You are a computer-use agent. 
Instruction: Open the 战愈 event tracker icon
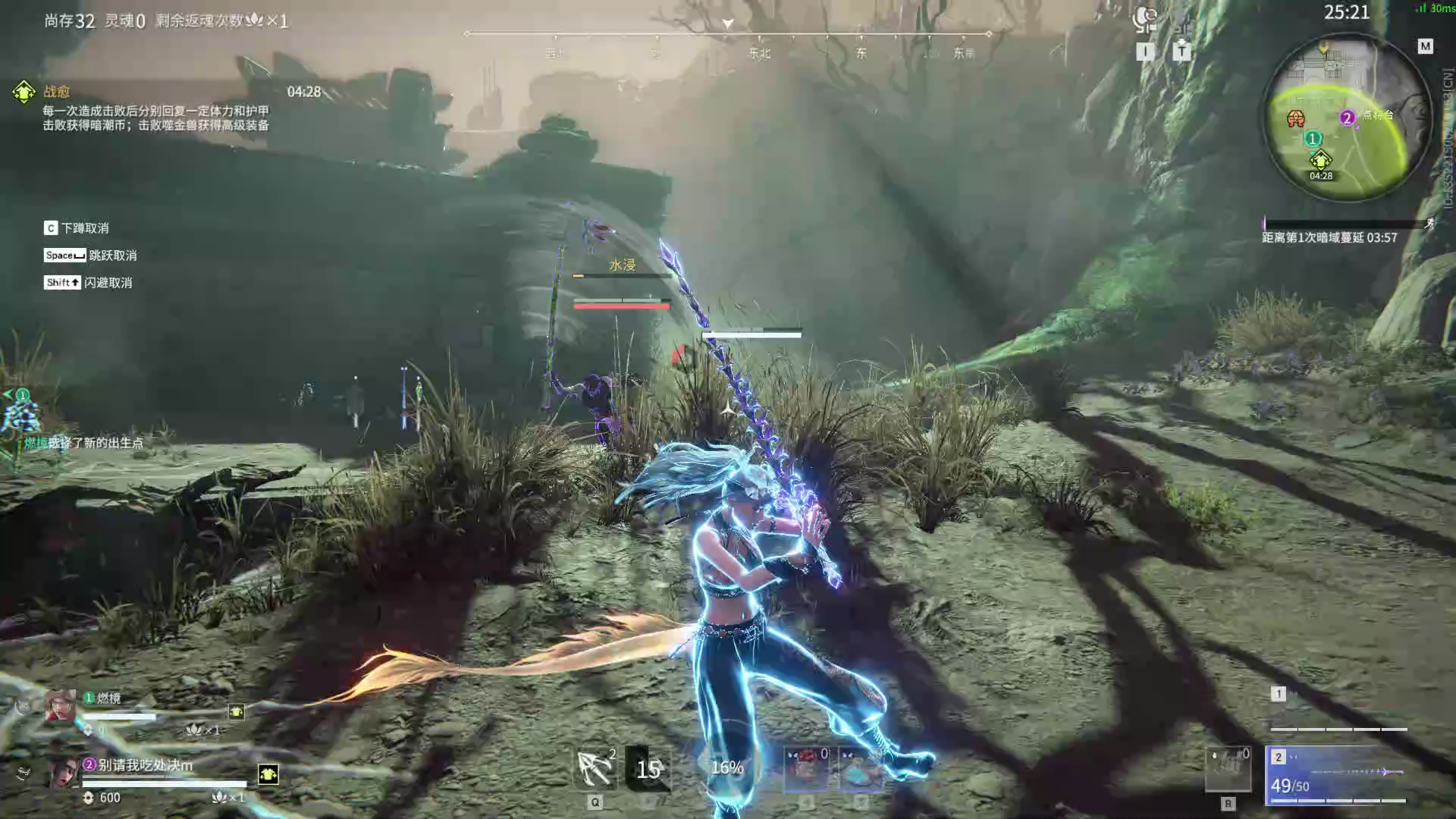(x=24, y=92)
